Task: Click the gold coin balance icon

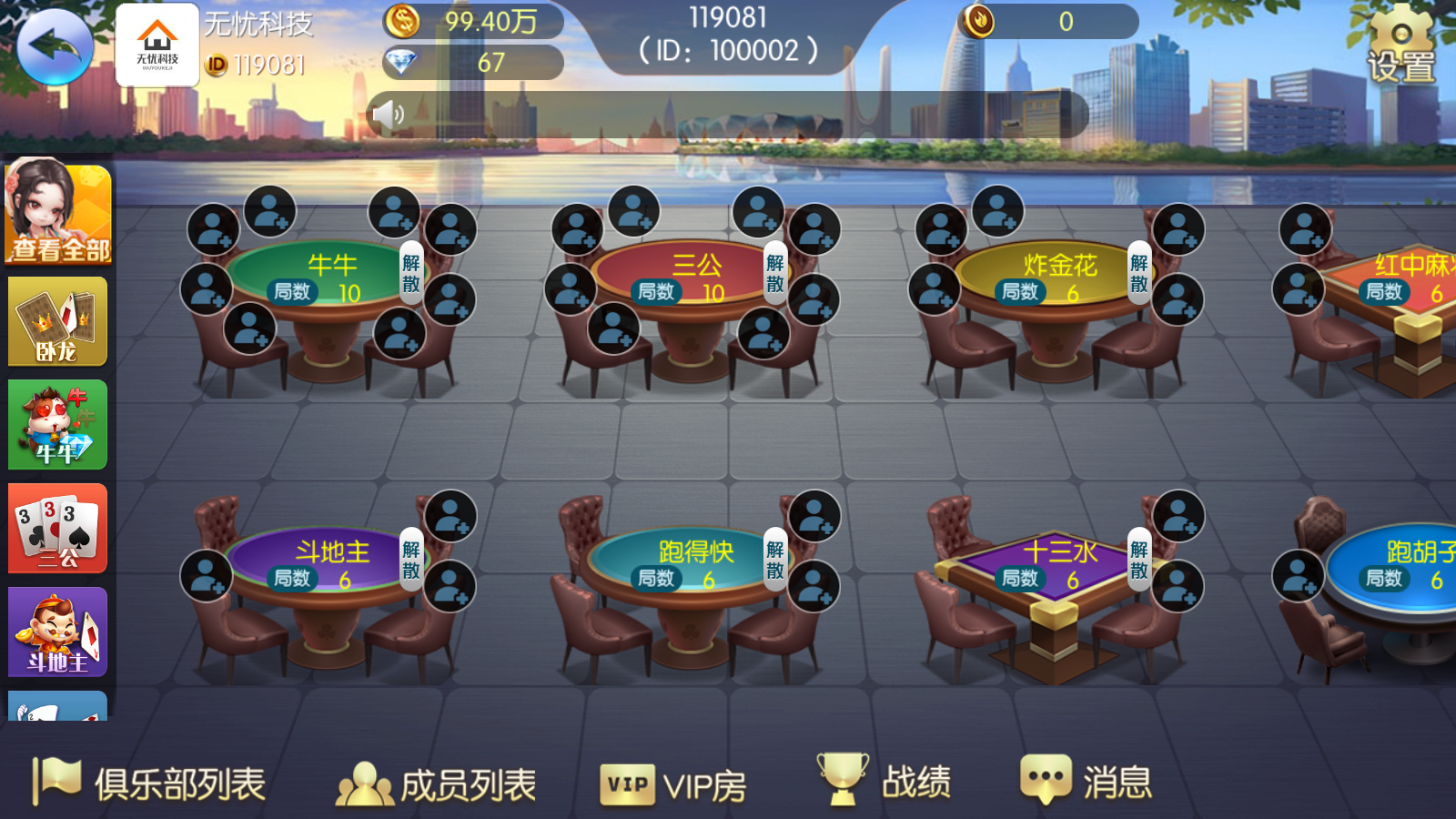Action: point(400,20)
